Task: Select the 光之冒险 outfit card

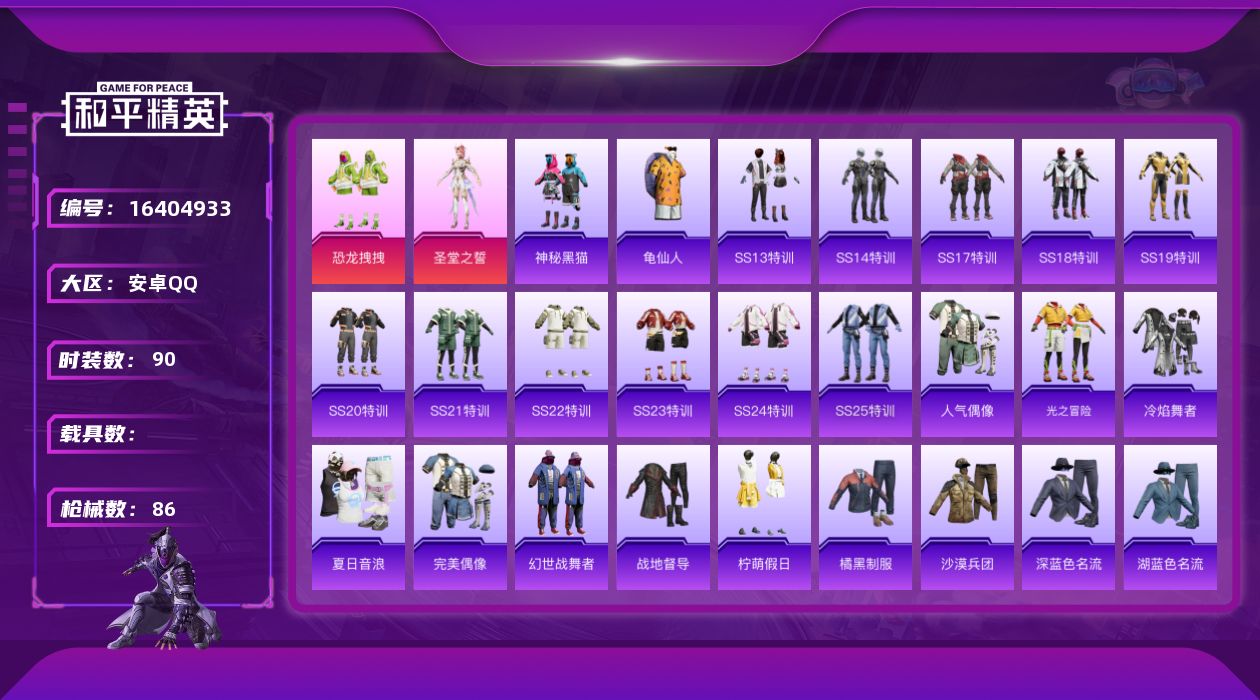Action: pyautogui.click(x=1068, y=364)
